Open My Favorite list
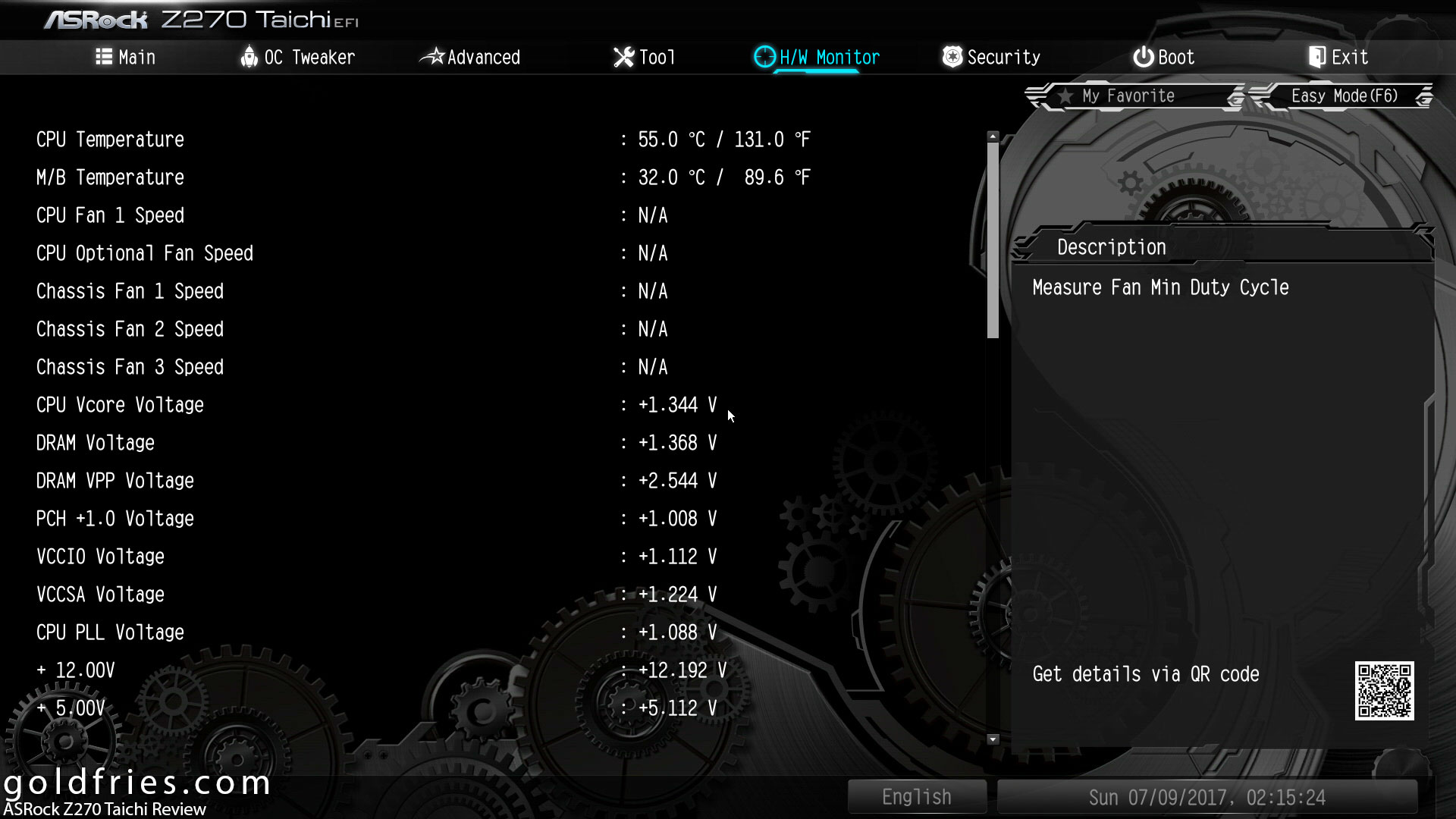The width and height of the screenshot is (1456, 819). [x=1128, y=96]
